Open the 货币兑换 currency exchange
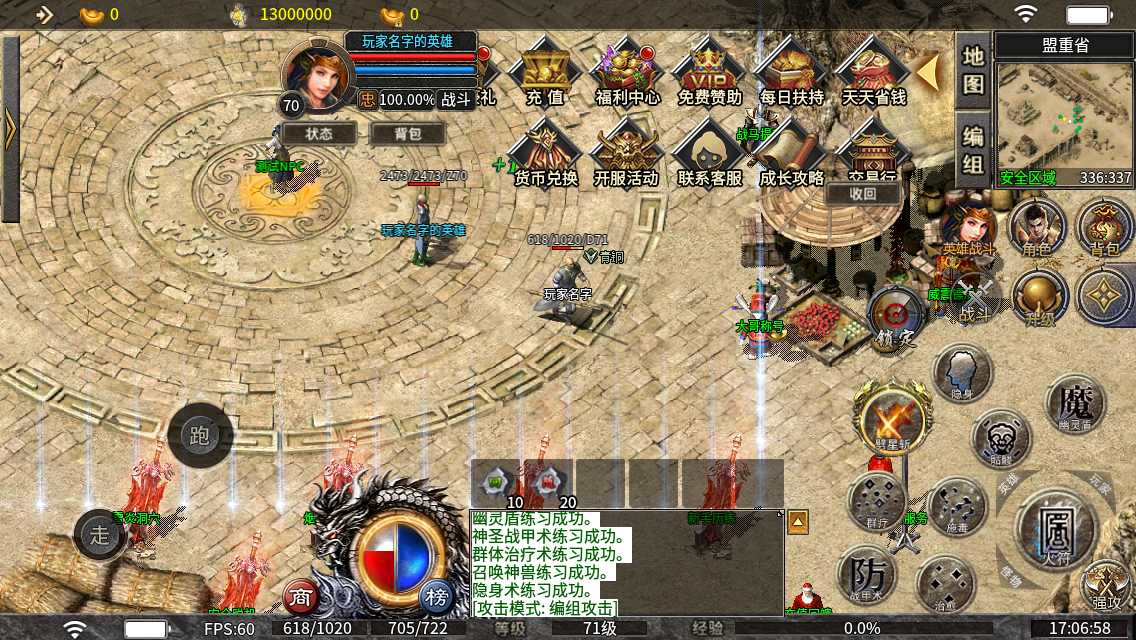1136x640 pixels. (x=545, y=154)
